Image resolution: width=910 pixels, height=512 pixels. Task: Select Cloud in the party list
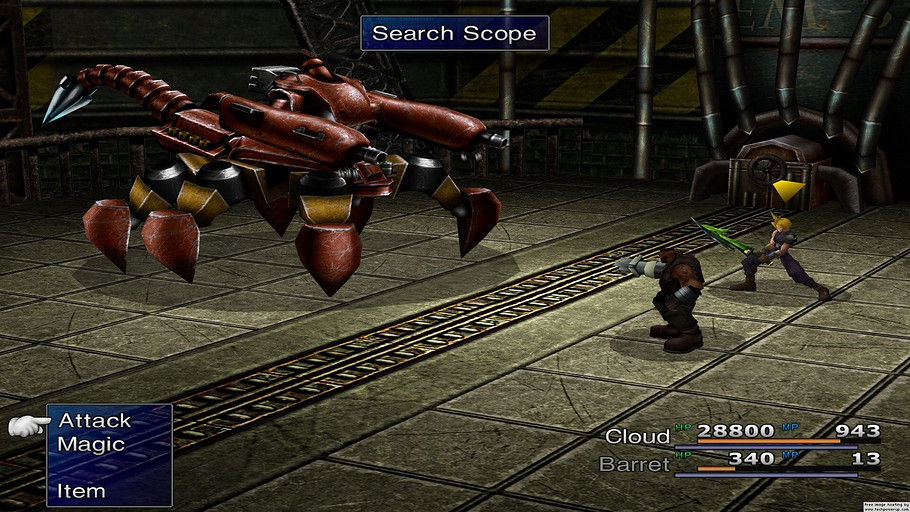(x=637, y=436)
